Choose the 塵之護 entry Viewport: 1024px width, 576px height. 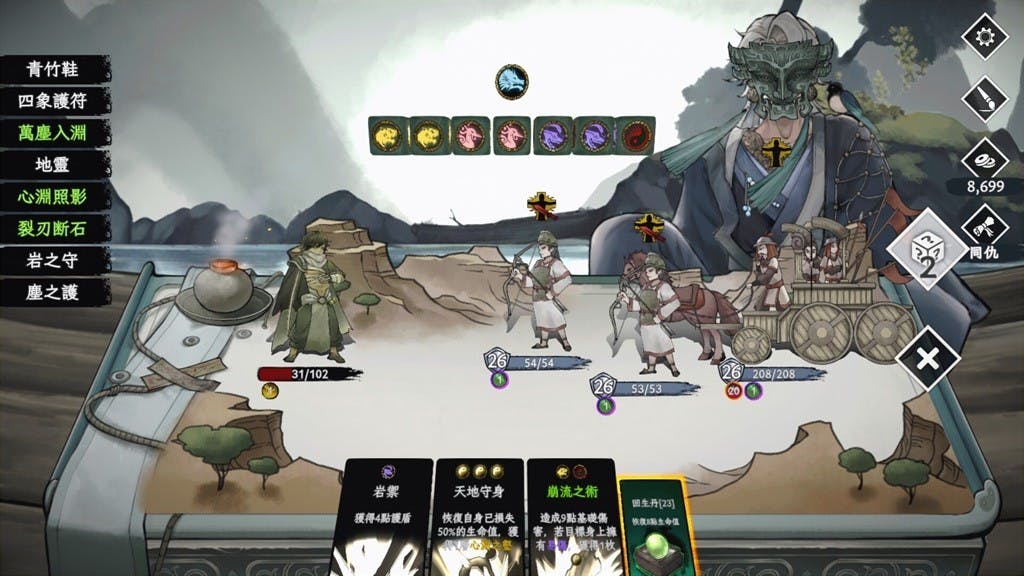(x=55, y=293)
